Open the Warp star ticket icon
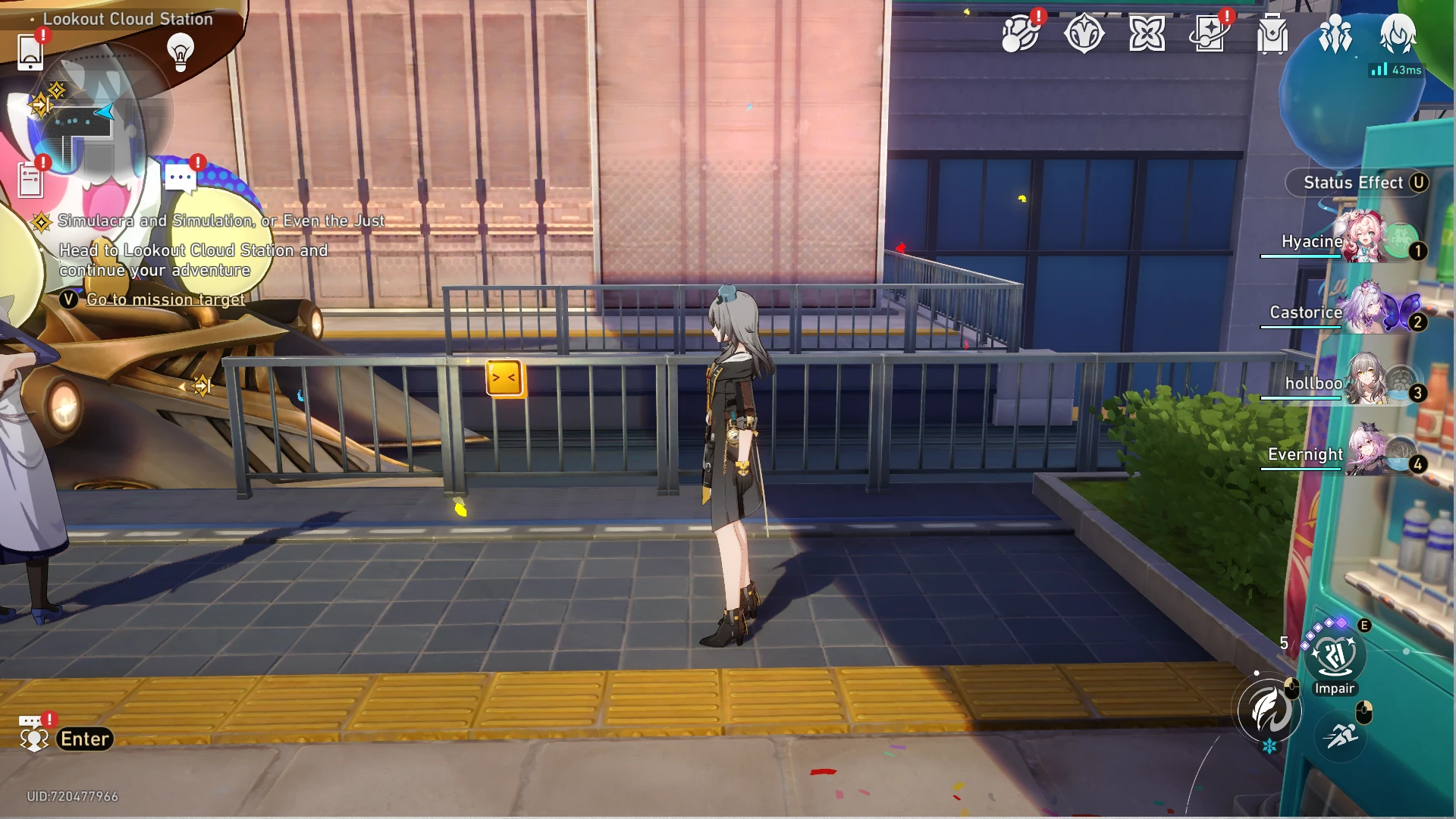 [x=1210, y=34]
